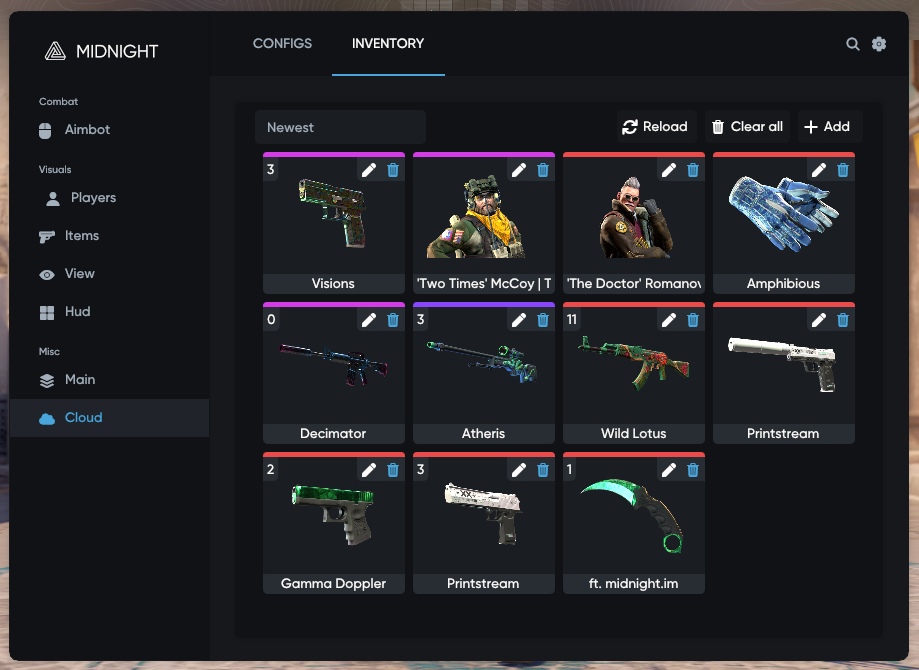Delete the Wild Lotus AK-47 item
This screenshot has height=670, width=919.
coord(693,320)
